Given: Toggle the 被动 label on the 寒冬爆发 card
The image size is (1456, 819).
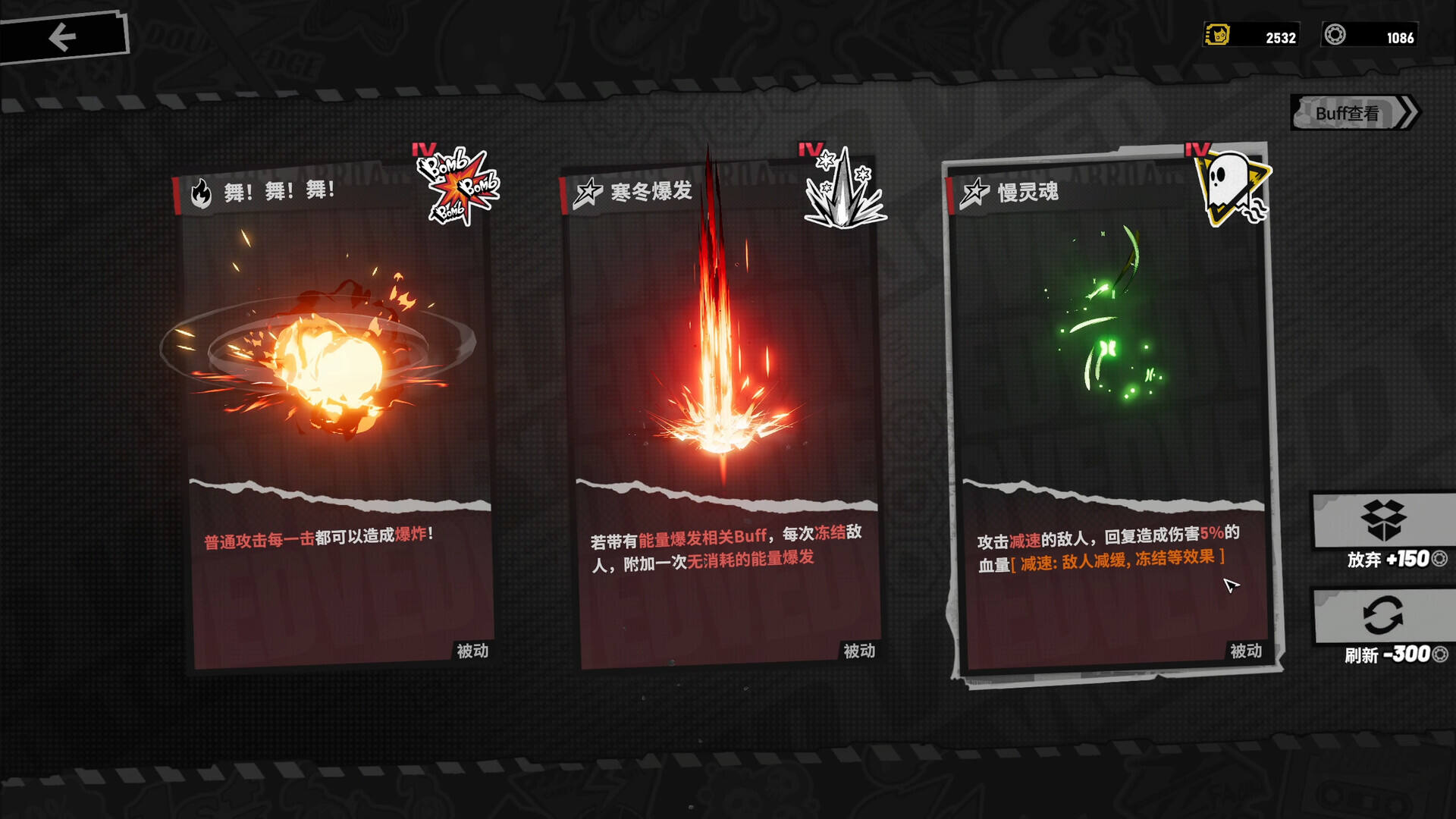Looking at the screenshot, I should coord(861,651).
